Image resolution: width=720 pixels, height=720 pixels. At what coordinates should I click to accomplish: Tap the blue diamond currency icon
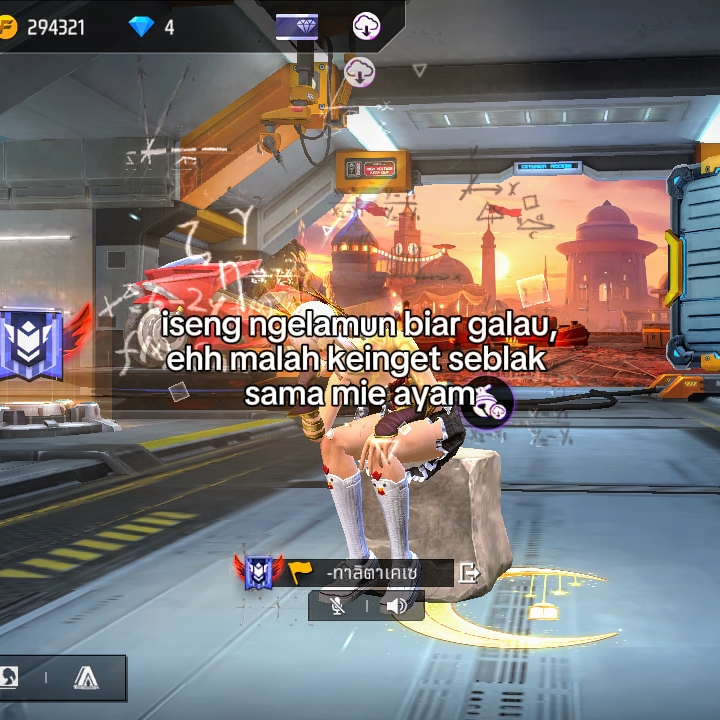click(x=141, y=27)
